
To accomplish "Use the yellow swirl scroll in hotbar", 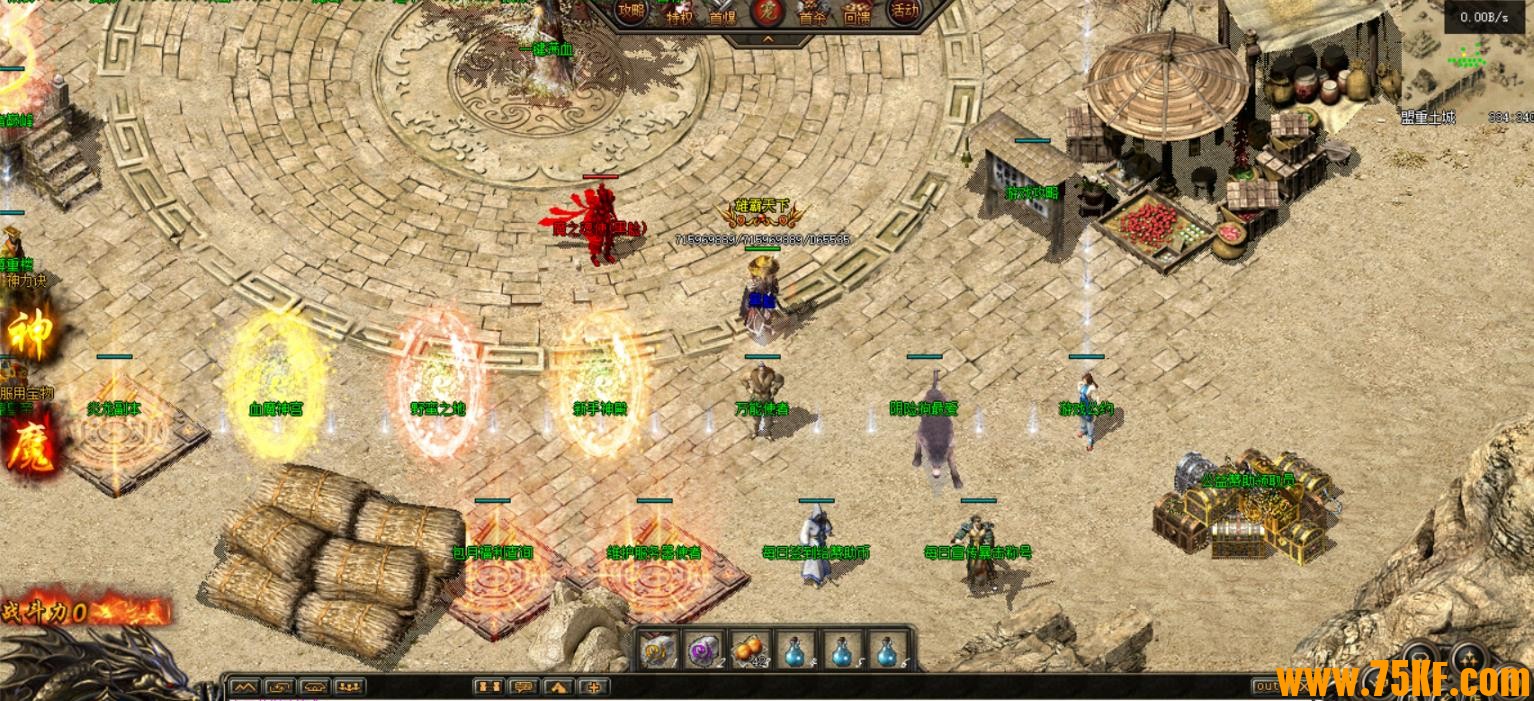I will (659, 650).
